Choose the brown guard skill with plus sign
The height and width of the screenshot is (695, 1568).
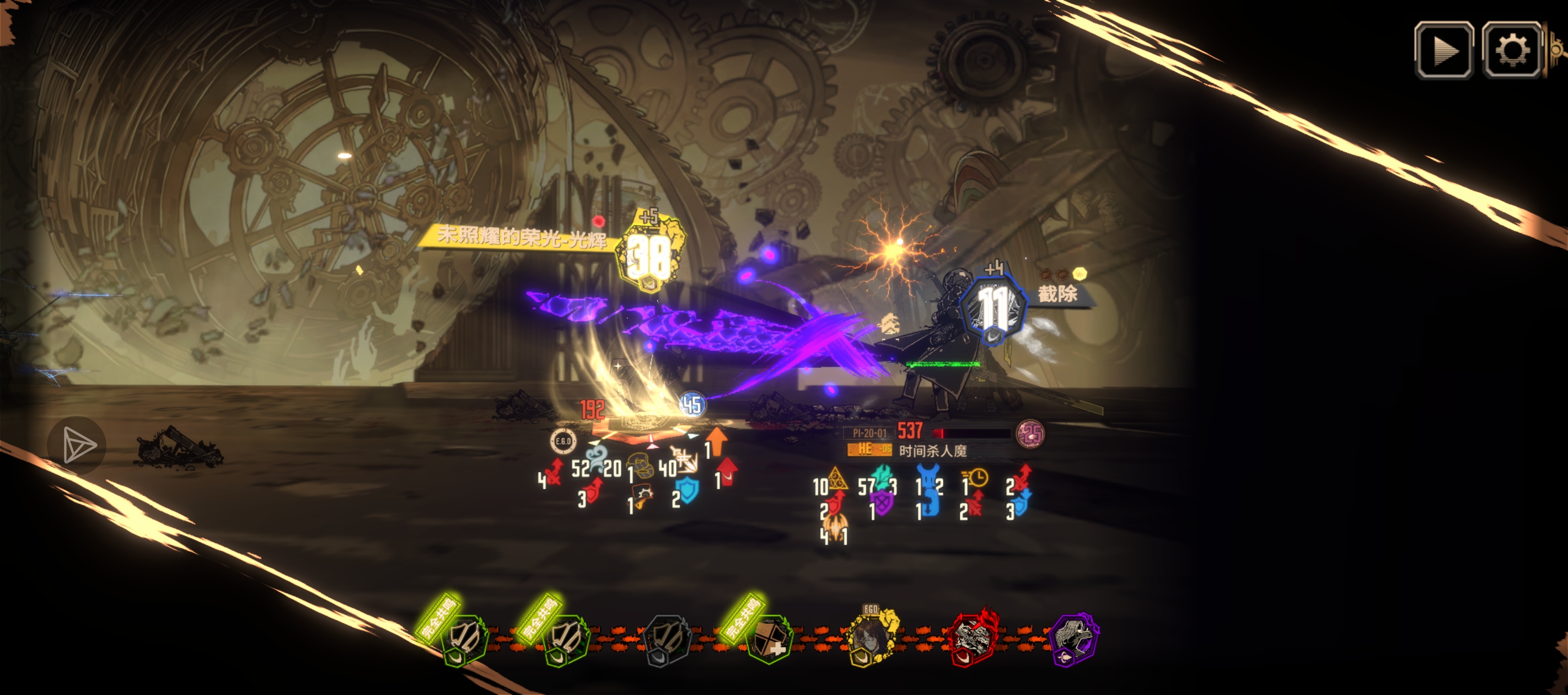point(769,639)
